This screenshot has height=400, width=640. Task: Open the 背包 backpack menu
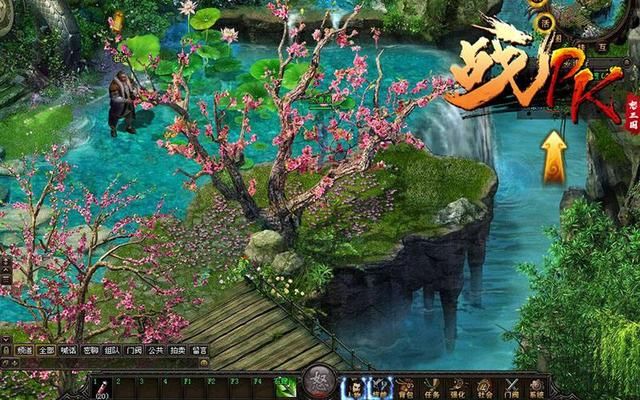click(404, 387)
